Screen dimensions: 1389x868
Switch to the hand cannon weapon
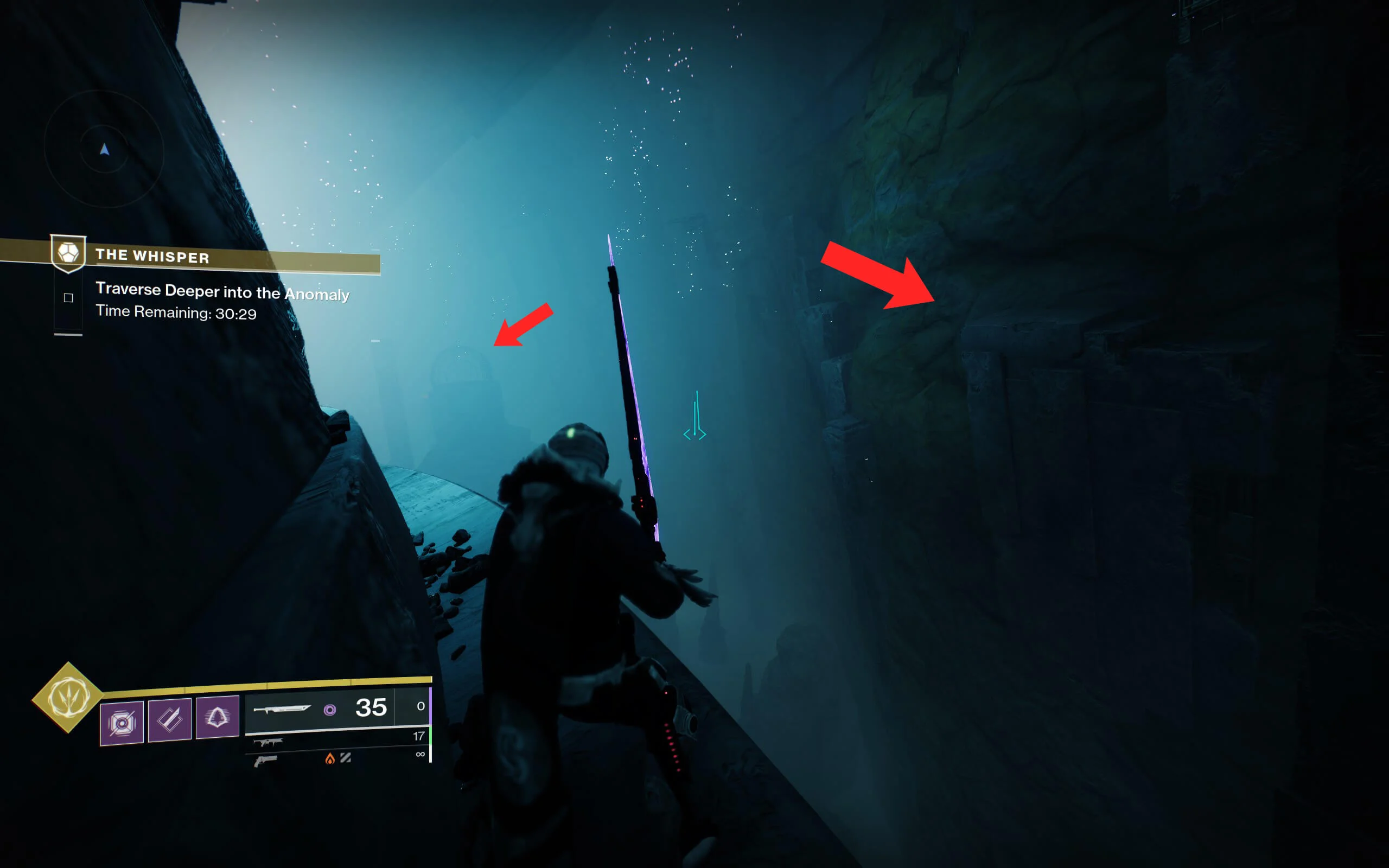266,761
